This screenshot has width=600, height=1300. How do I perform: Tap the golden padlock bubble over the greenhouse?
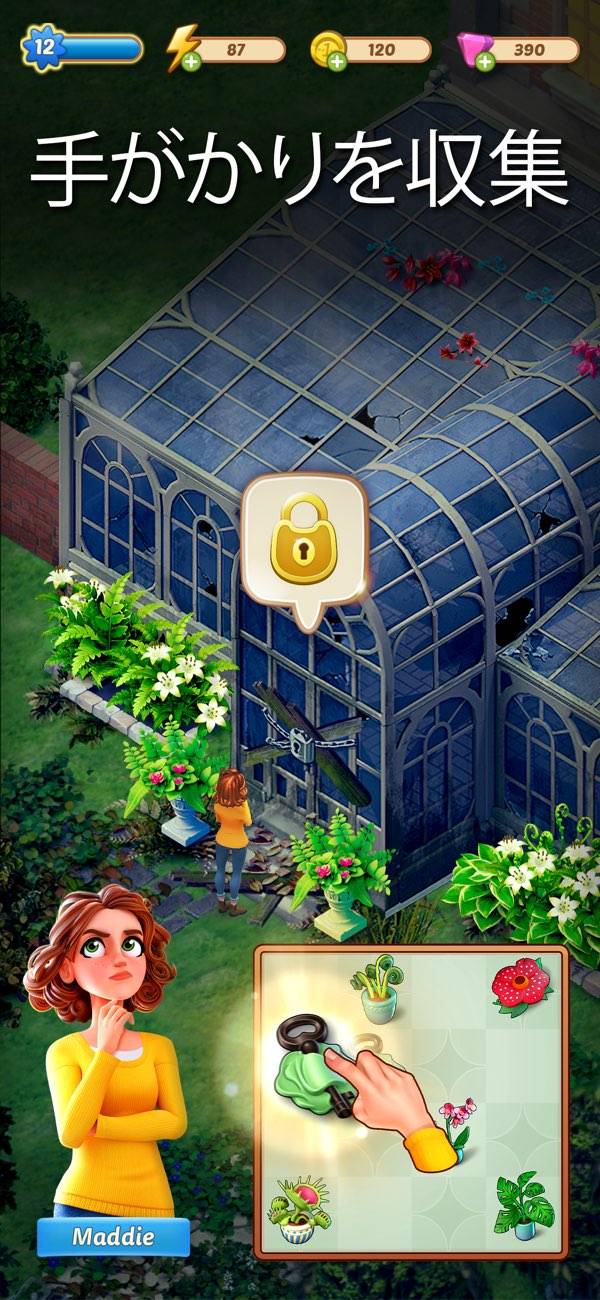click(x=306, y=546)
